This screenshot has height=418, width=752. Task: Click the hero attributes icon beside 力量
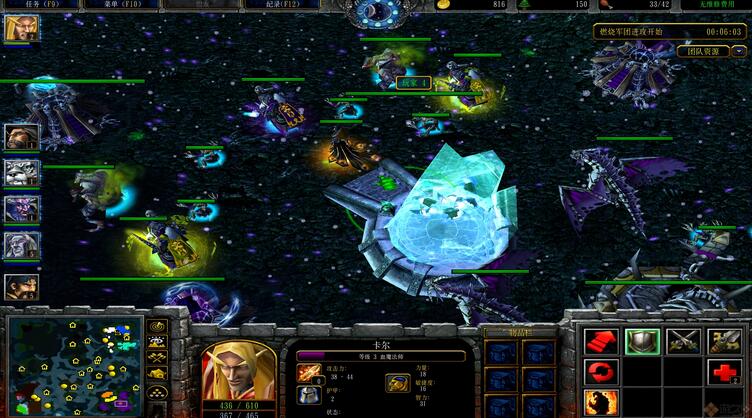point(397,383)
